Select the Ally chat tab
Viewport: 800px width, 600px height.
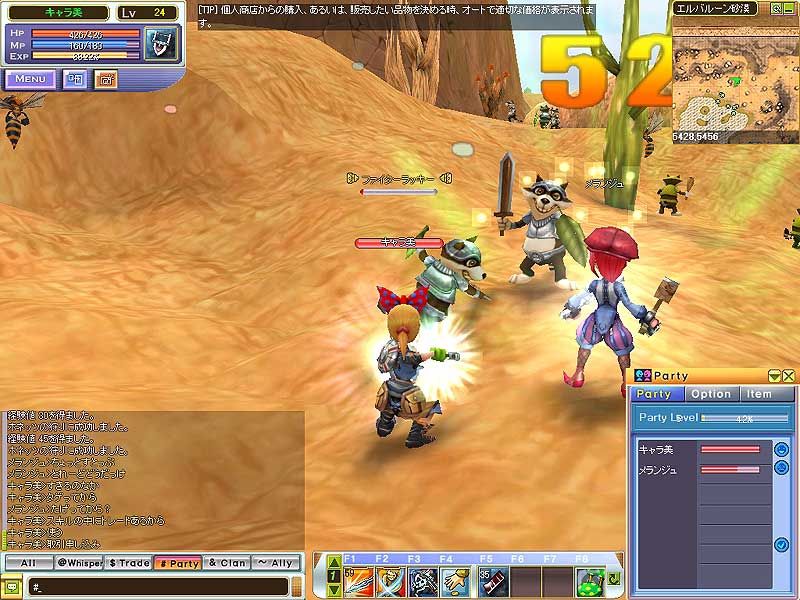pos(278,563)
